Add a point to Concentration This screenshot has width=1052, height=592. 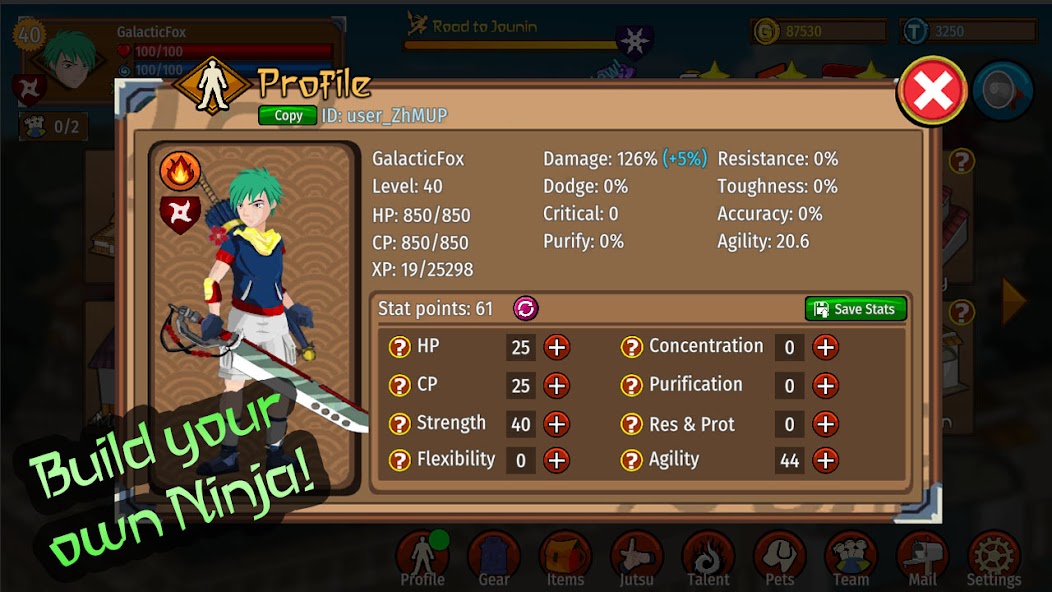pyautogui.click(x=825, y=347)
